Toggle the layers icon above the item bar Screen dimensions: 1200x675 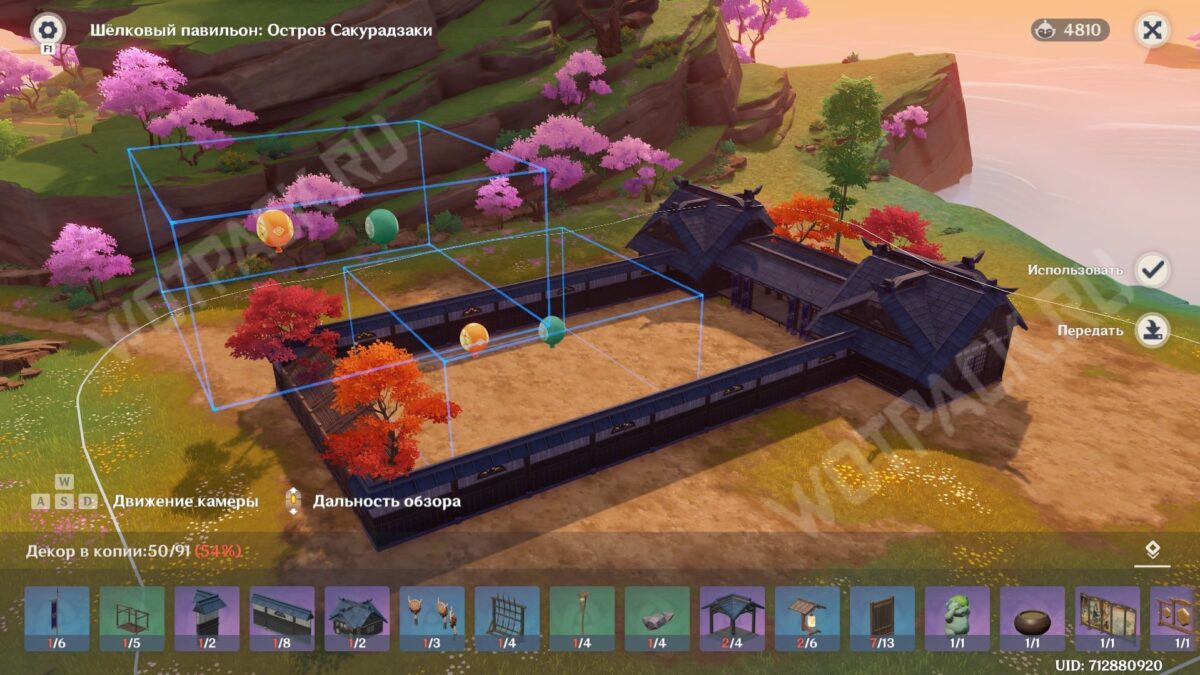(1152, 549)
